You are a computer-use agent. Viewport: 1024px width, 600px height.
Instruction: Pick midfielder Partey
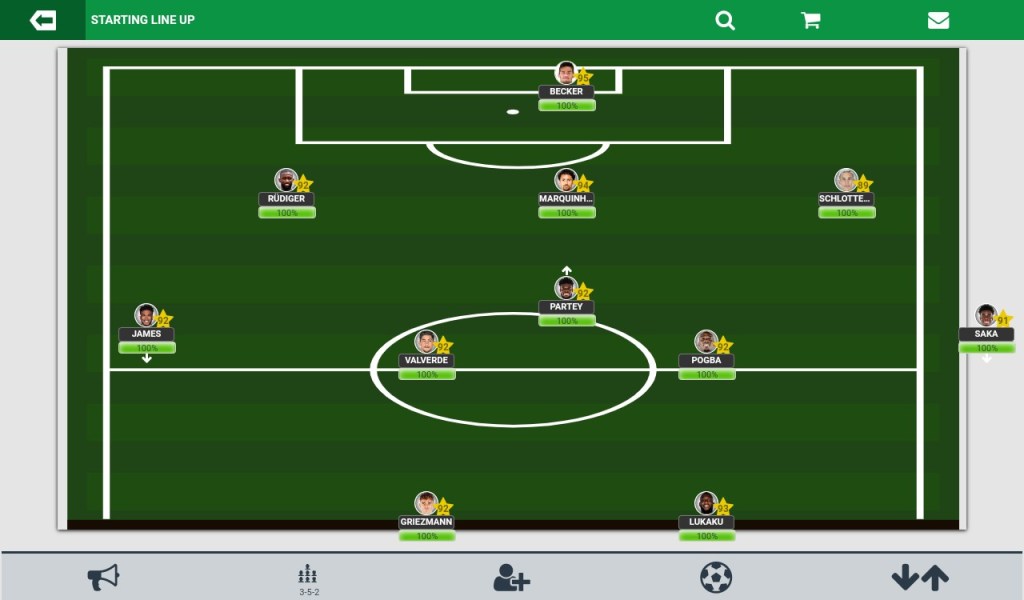(567, 290)
